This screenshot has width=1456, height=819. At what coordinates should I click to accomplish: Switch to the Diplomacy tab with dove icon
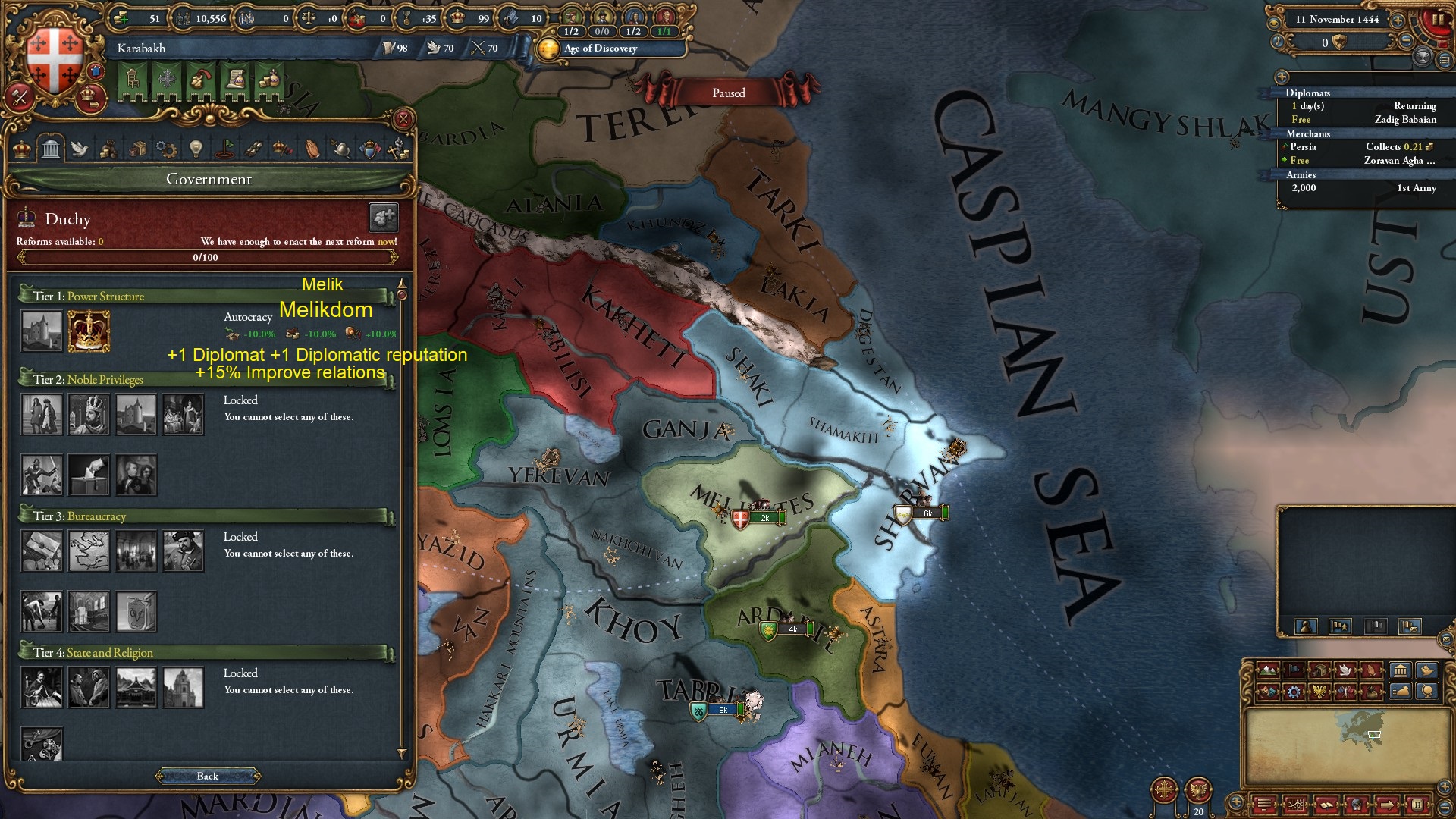pos(81,149)
